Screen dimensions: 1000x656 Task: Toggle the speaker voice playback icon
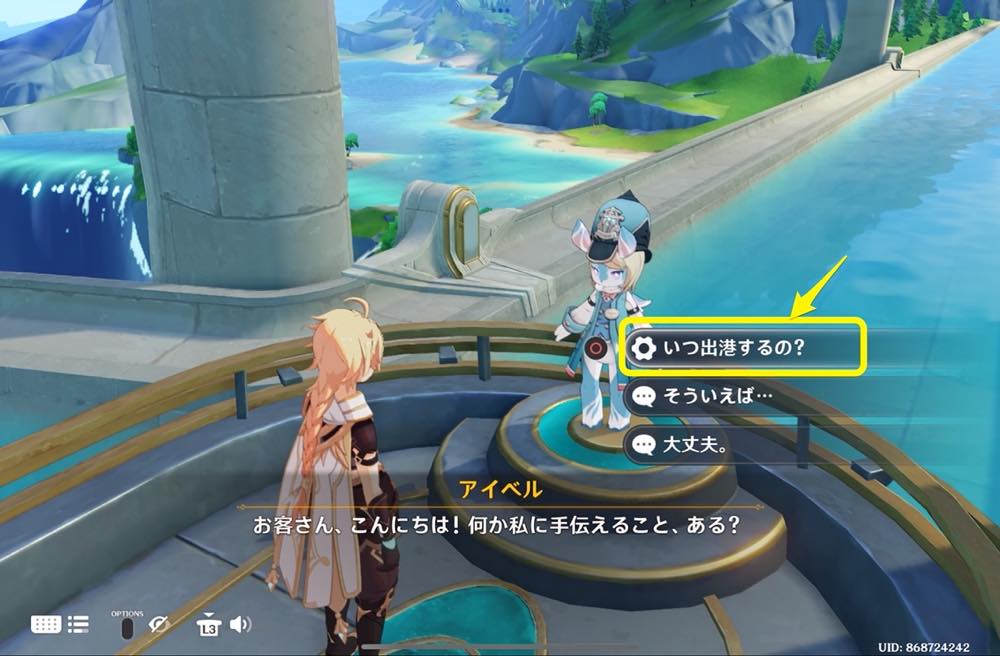point(240,625)
